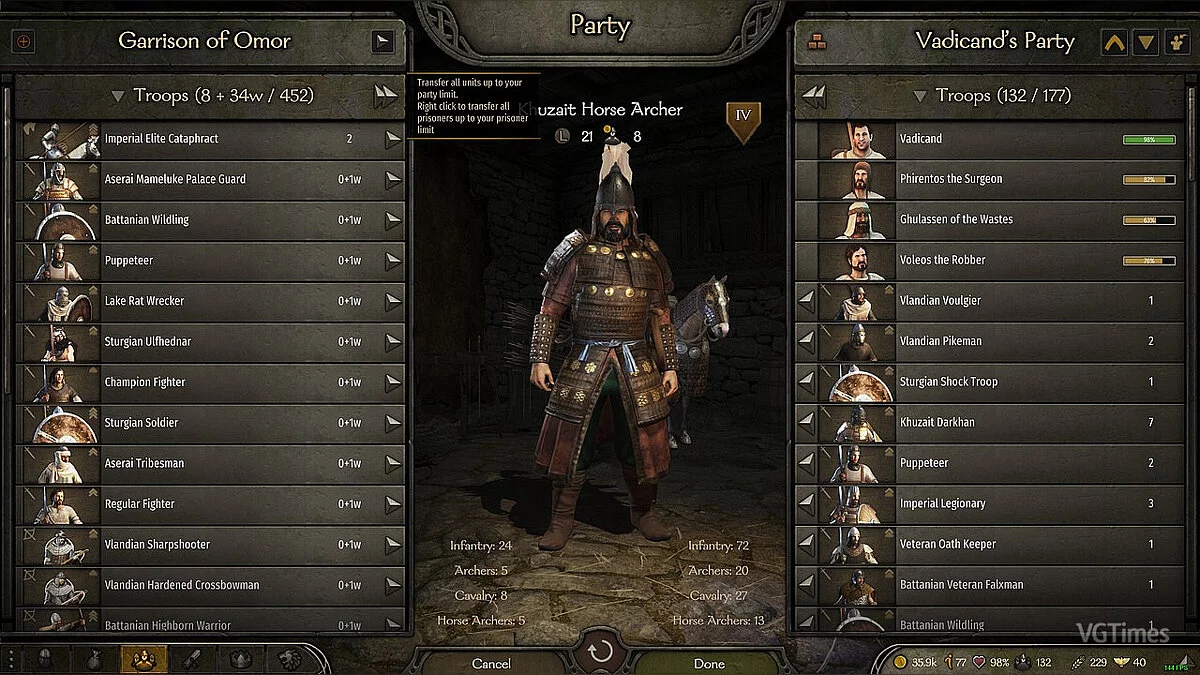Move Imperial Elite Cataphract to your party
1200x675 pixels.
(393, 139)
